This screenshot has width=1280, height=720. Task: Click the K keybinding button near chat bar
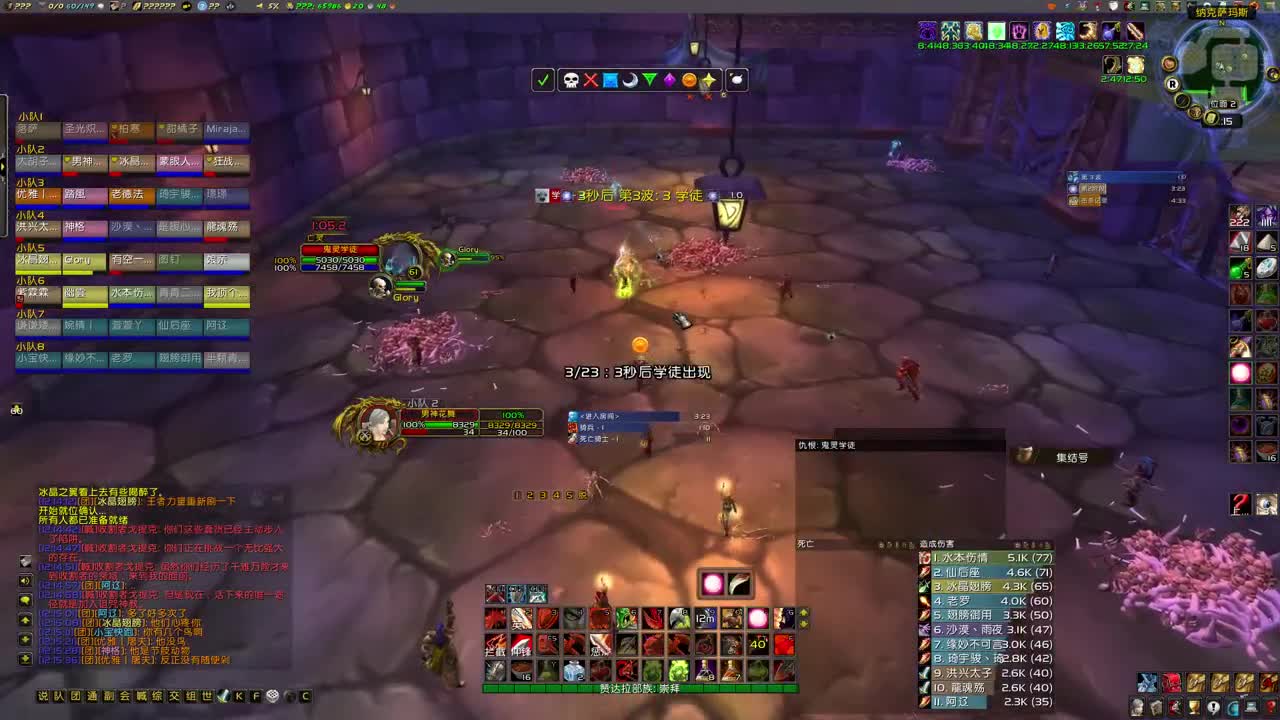click(238, 696)
